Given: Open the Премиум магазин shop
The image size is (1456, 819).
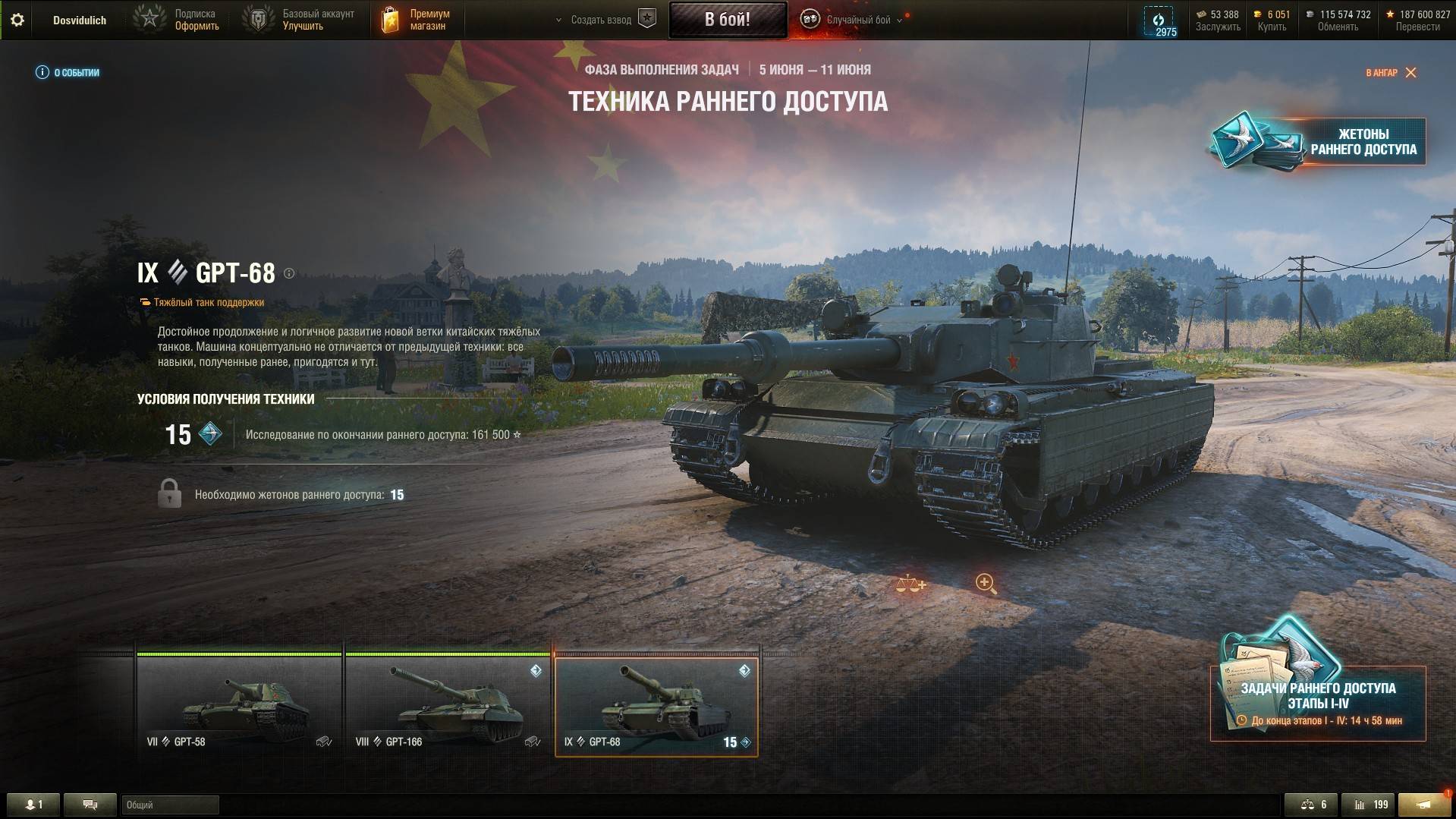Looking at the screenshot, I should click(x=415, y=20).
